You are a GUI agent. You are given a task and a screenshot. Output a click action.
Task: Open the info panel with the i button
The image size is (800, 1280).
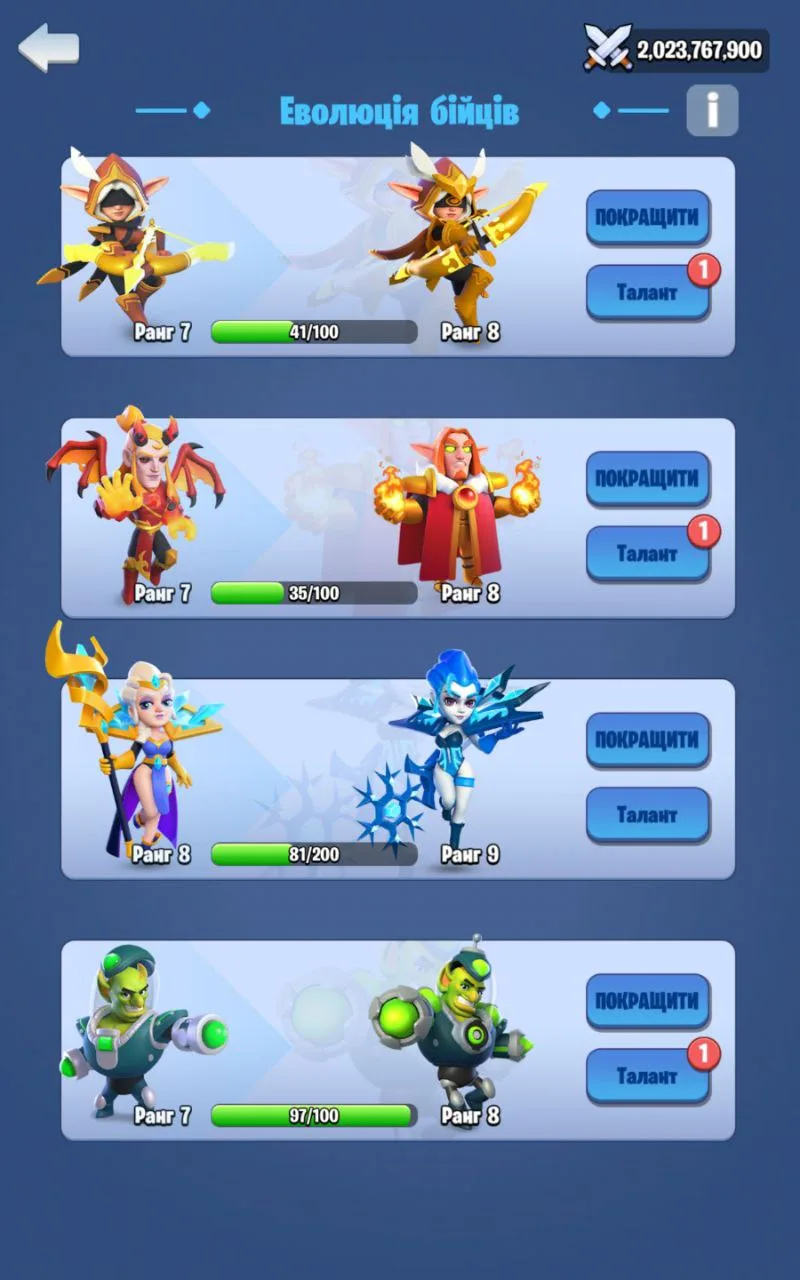(x=712, y=110)
